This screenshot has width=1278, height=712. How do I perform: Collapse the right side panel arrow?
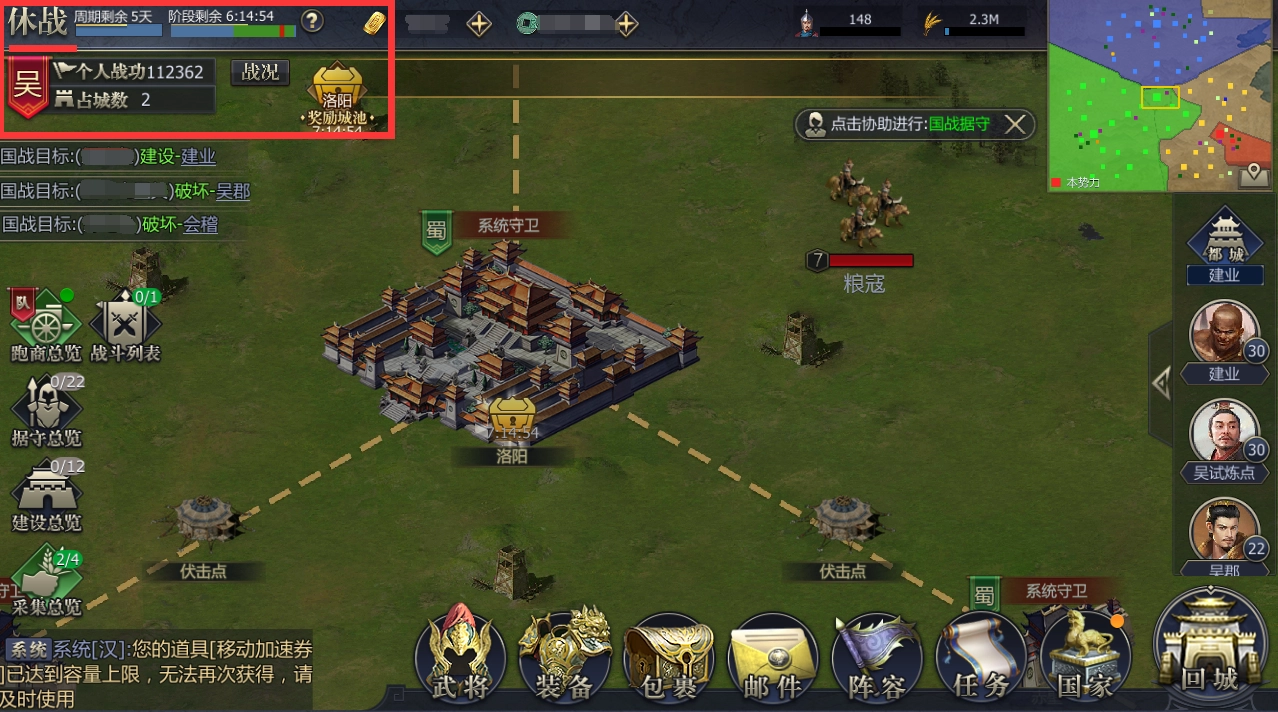[1160, 383]
